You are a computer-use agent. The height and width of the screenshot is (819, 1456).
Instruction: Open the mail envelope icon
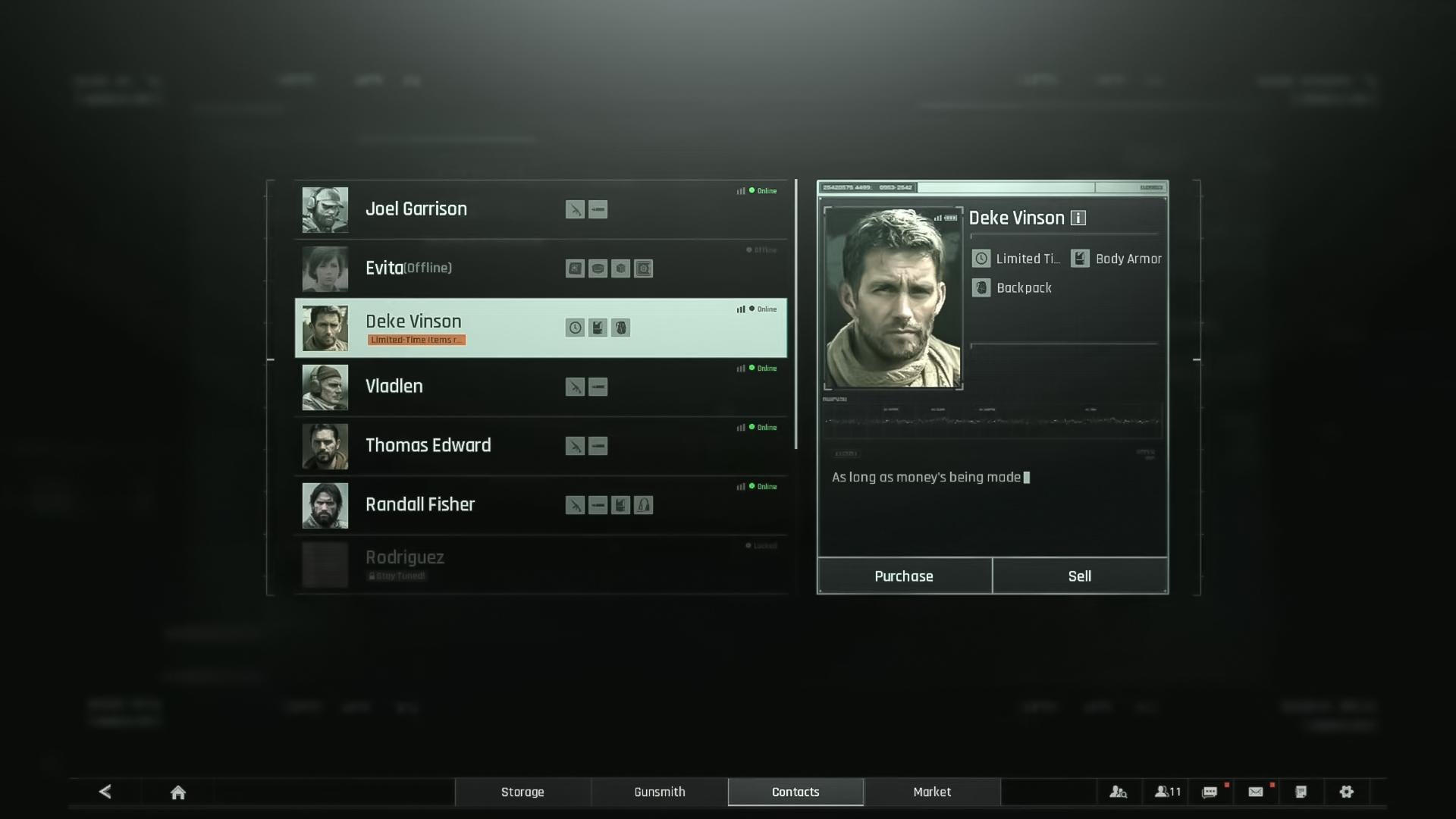(x=1256, y=792)
